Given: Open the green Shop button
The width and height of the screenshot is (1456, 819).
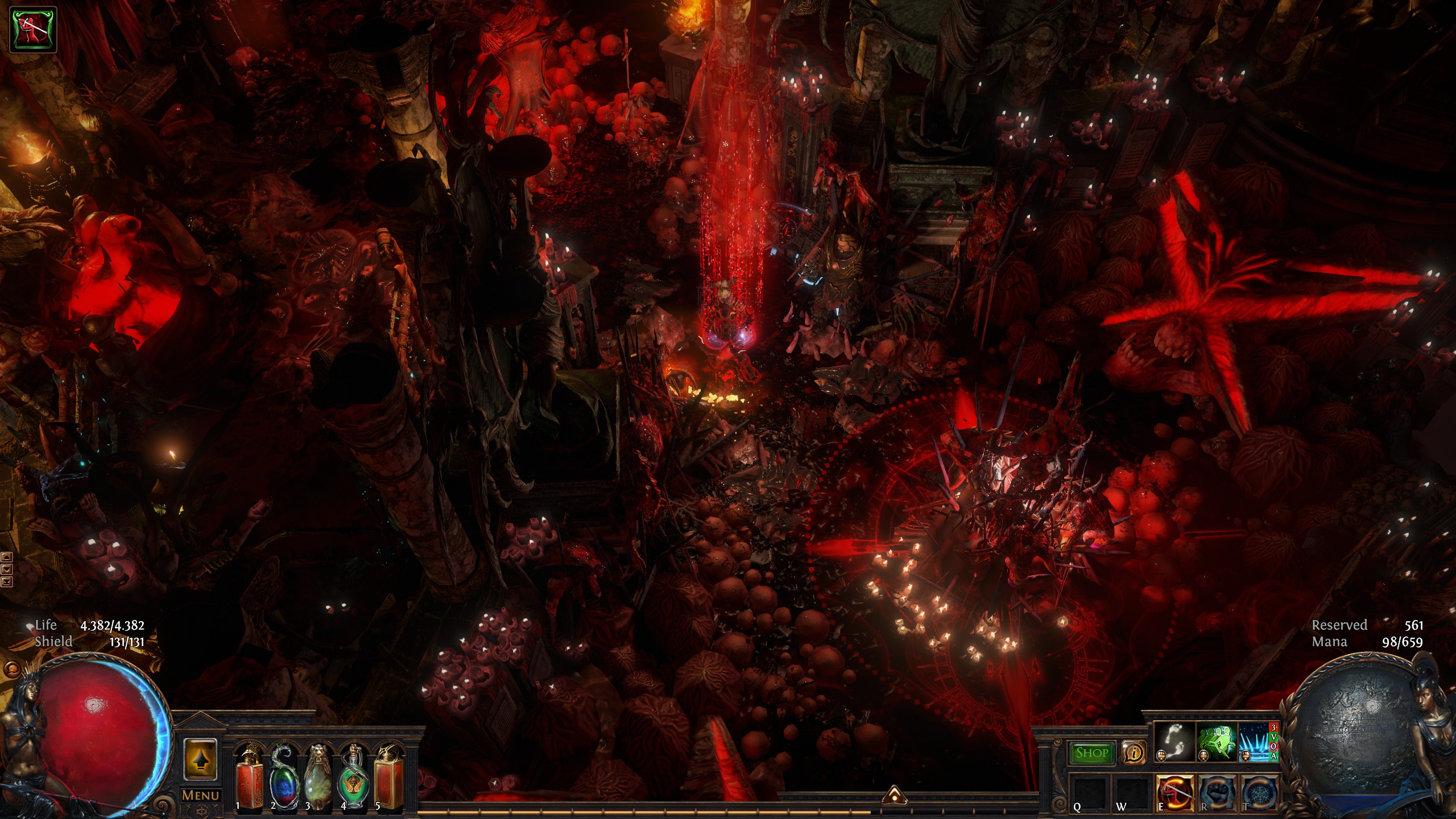Looking at the screenshot, I should tap(1091, 753).
